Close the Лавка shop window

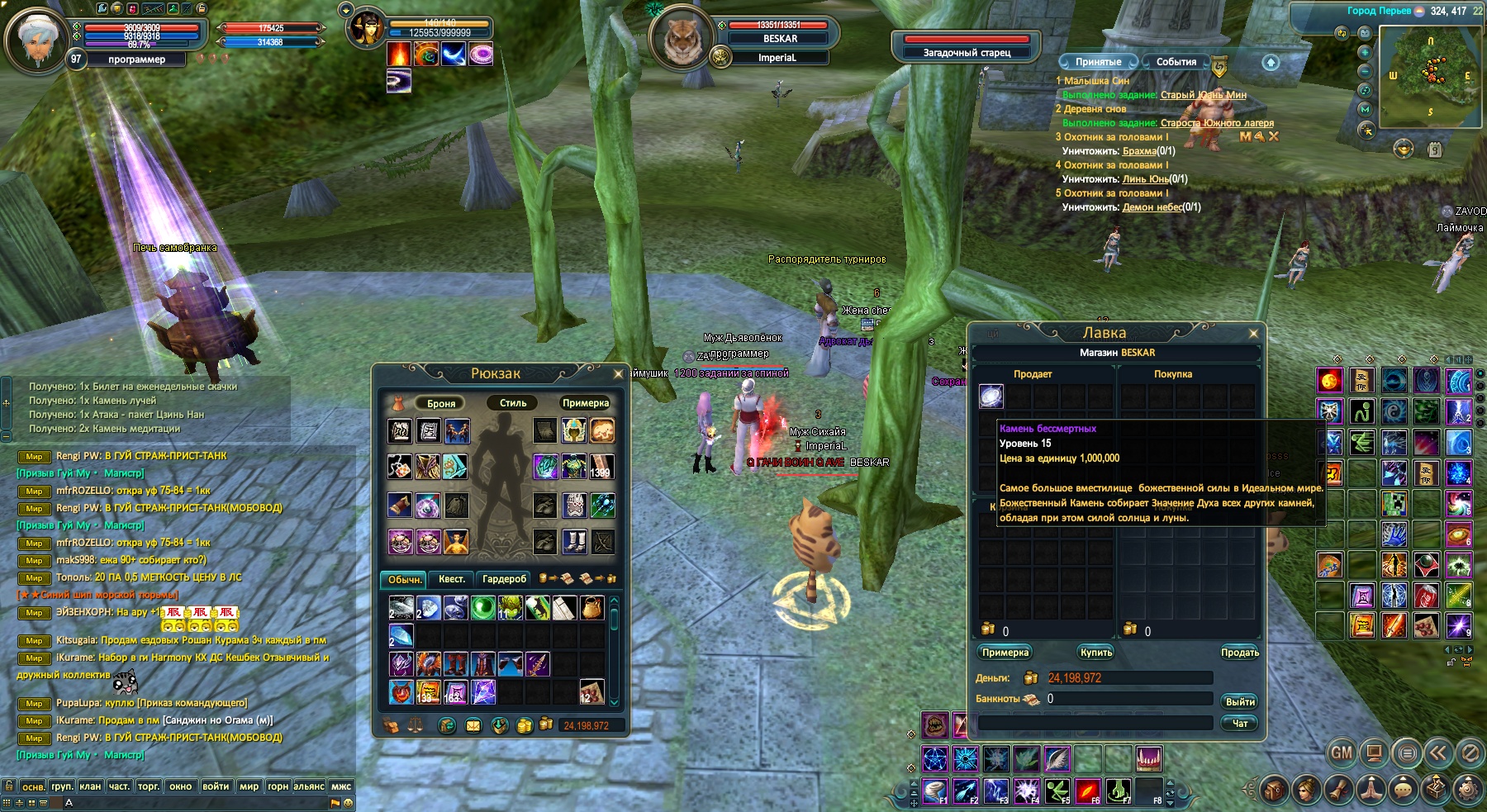pyautogui.click(x=1253, y=334)
